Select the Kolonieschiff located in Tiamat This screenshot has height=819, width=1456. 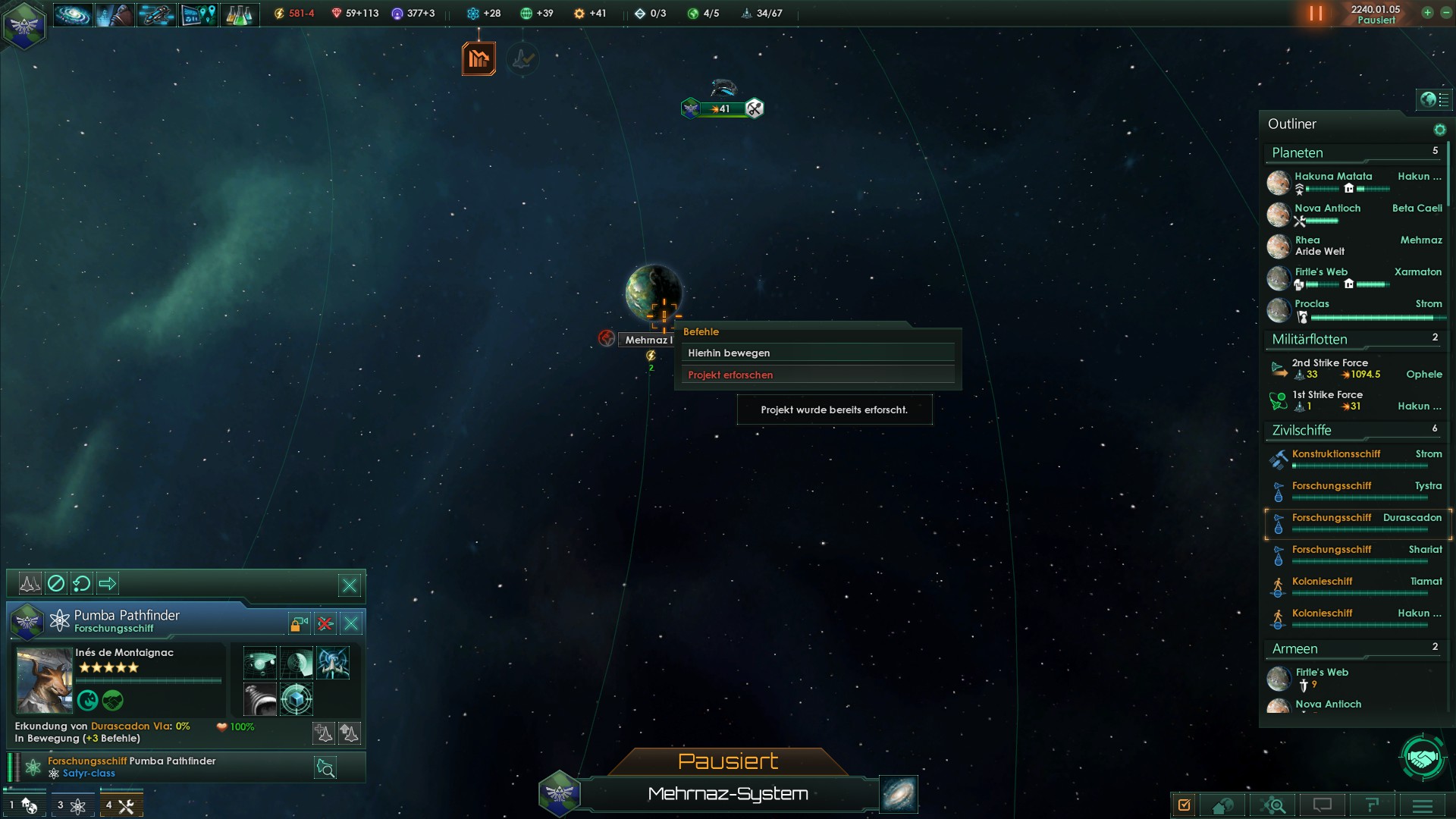(1323, 582)
